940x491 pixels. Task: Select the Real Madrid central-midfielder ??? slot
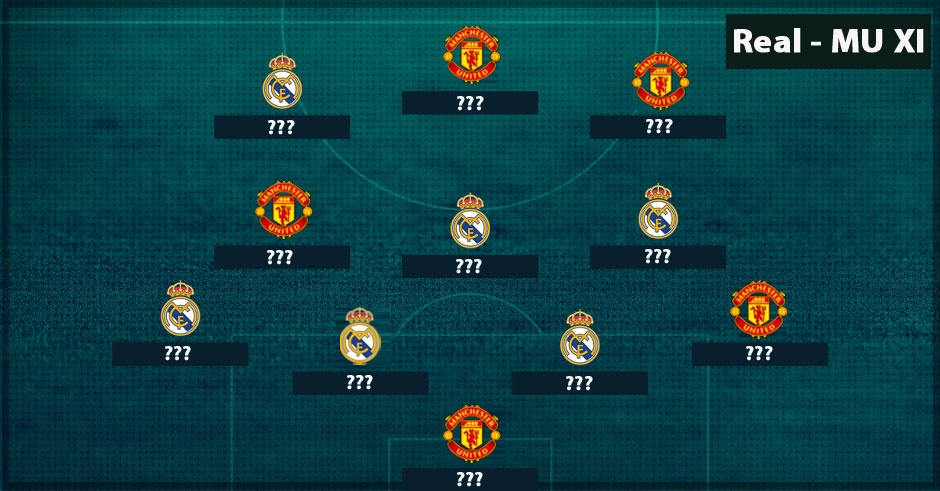point(470,266)
